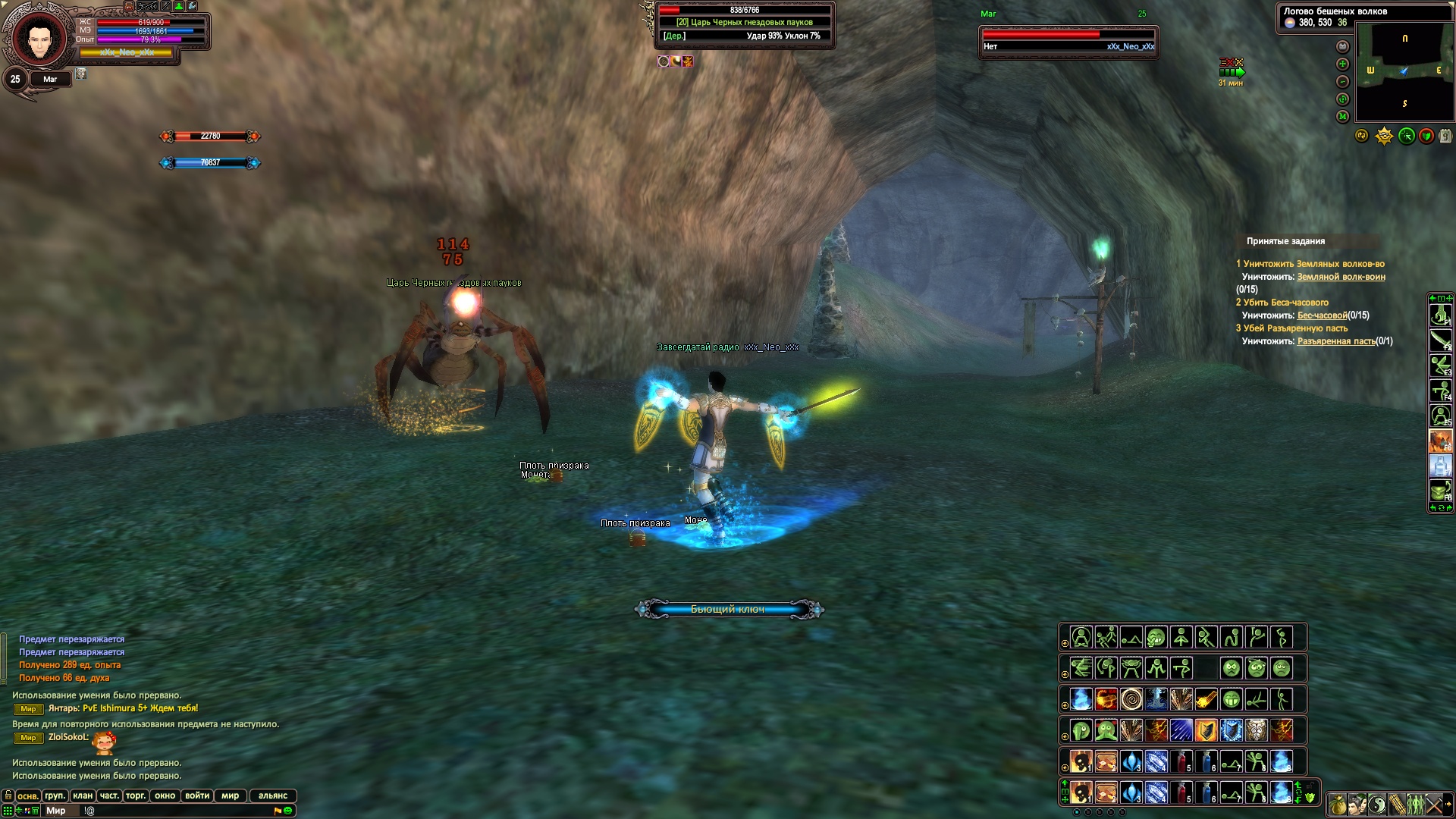Open the chat emoticon smiley picker
This screenshot has width=1456, height=819.
(288, 811)
